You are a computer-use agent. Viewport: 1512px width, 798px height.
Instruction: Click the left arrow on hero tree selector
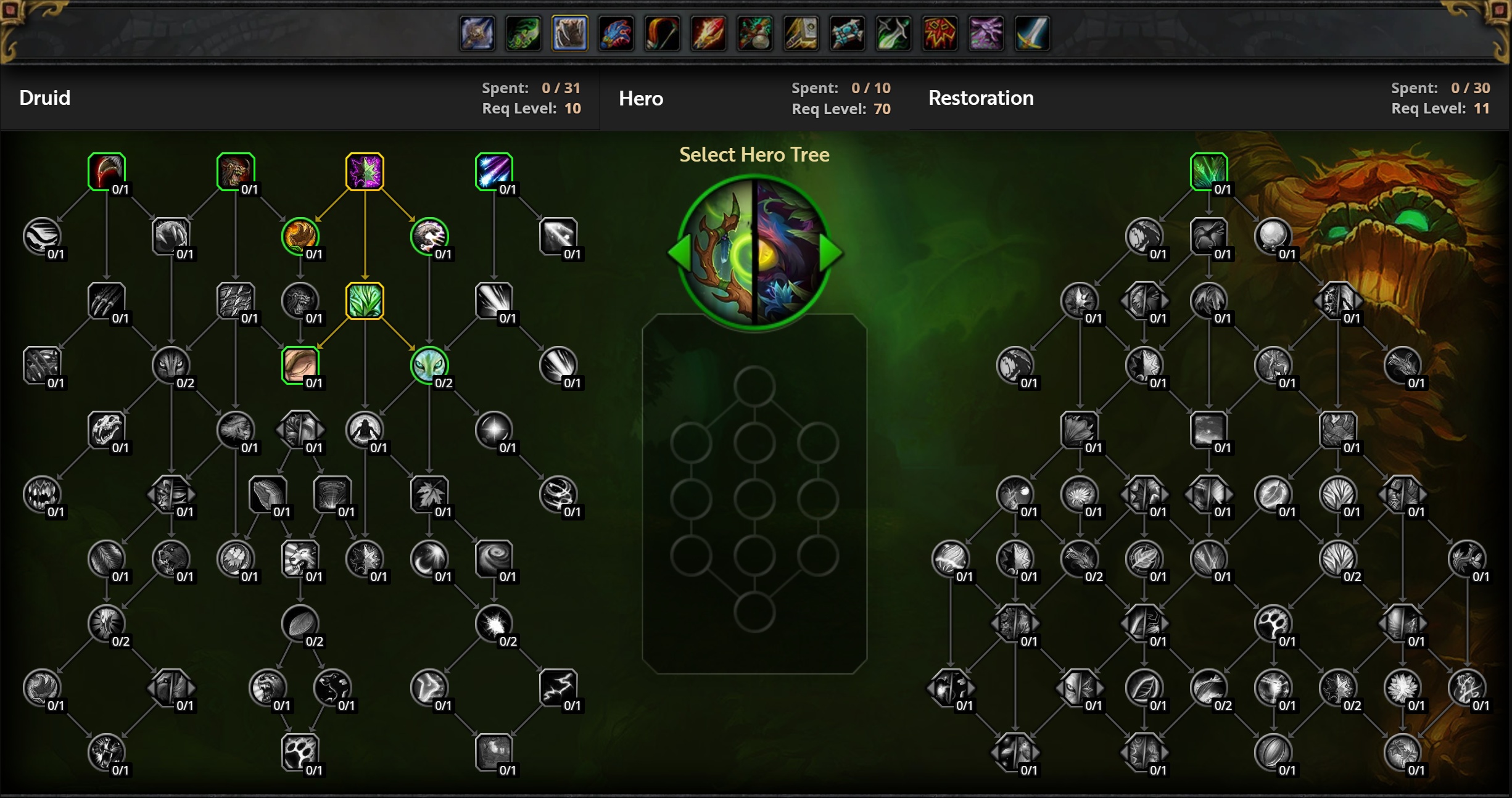point(679,252)
